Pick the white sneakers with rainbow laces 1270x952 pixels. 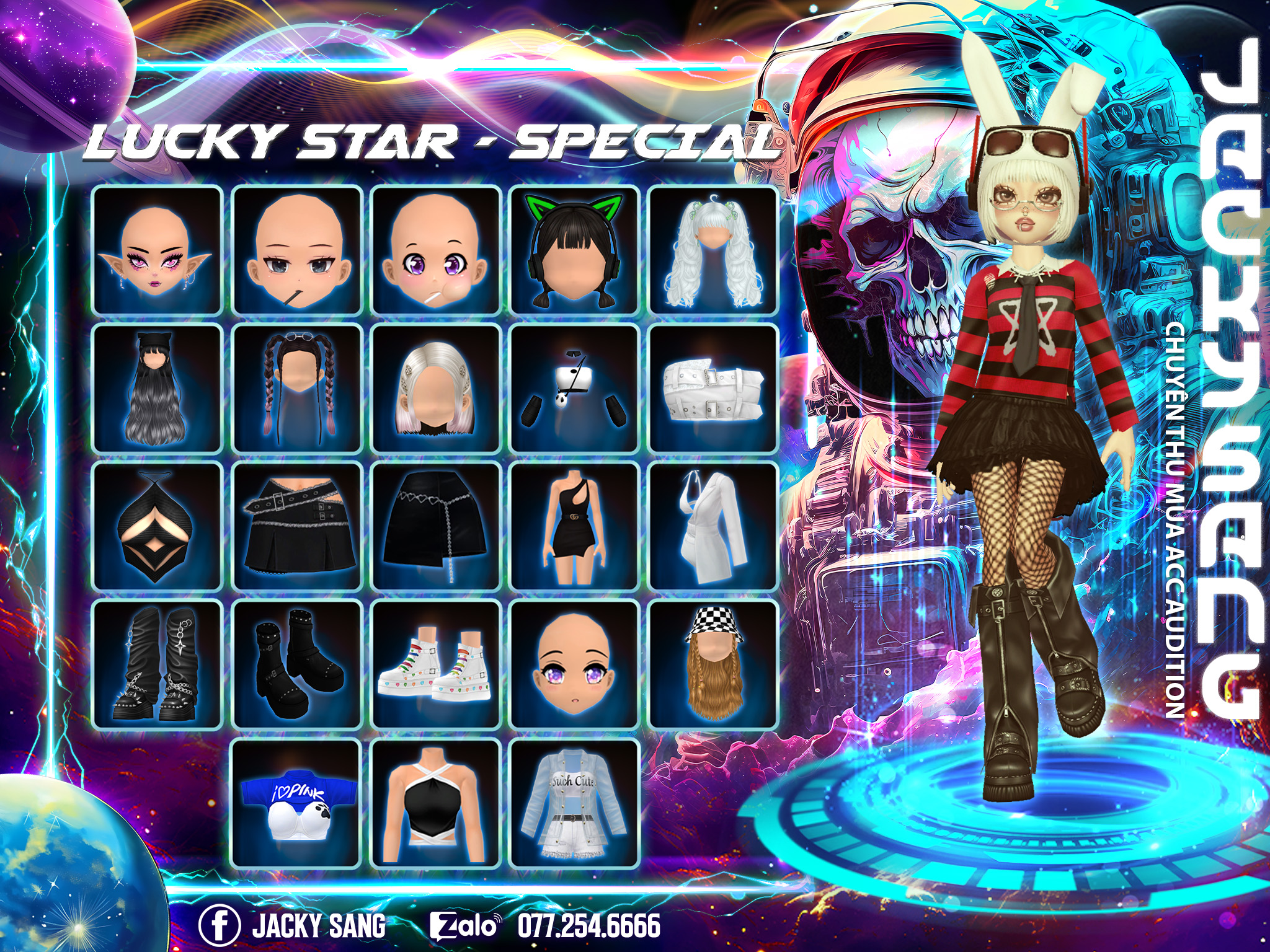point(435,664)
